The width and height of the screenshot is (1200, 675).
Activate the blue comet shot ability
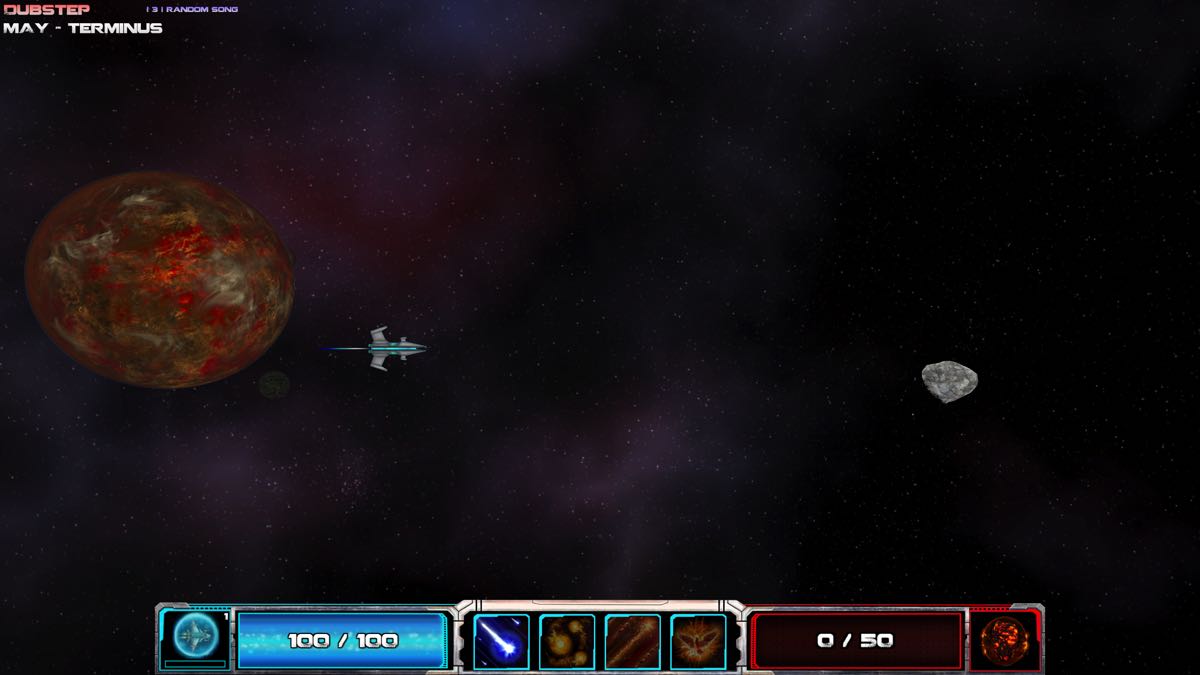coord(501,641)
